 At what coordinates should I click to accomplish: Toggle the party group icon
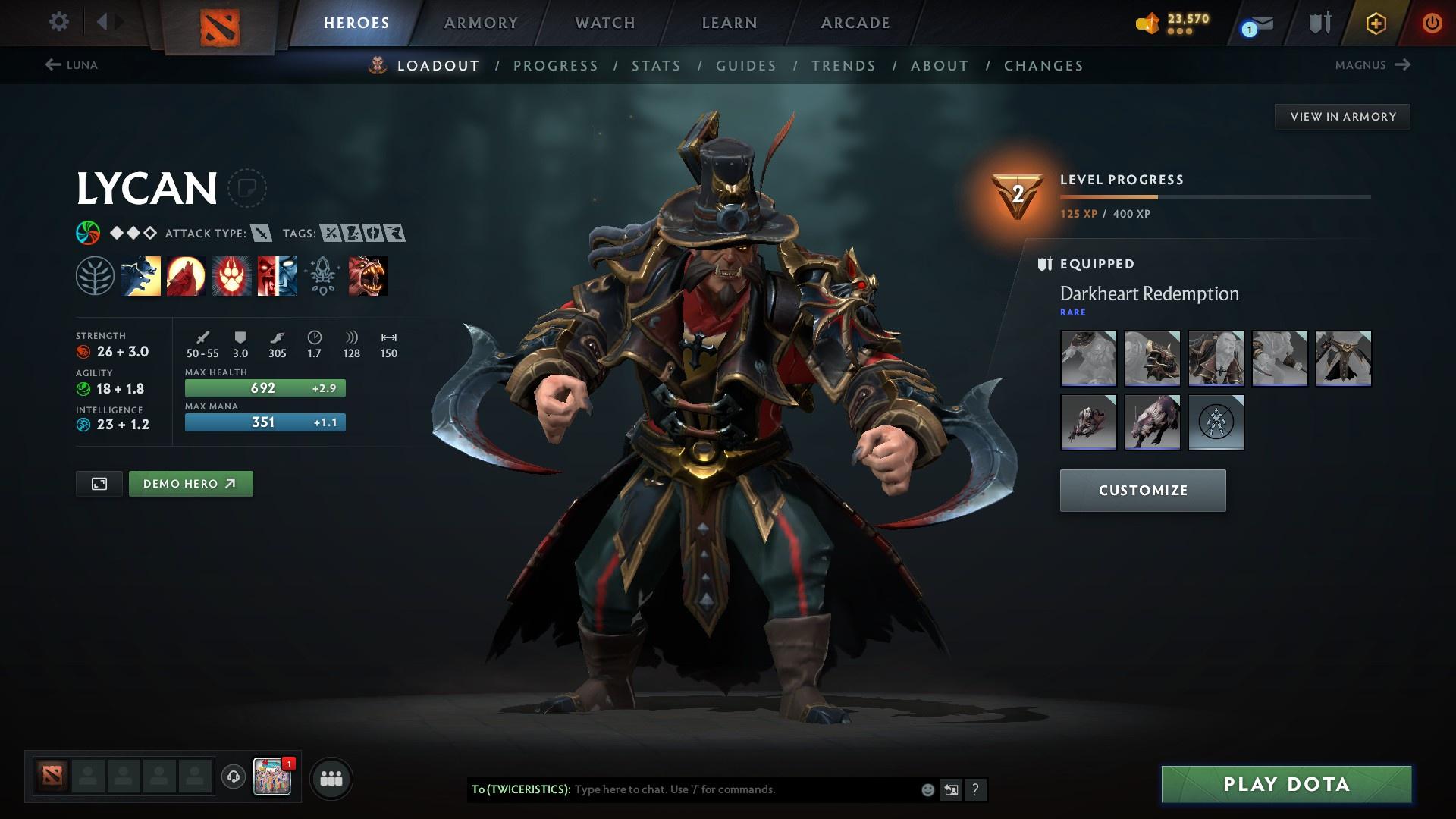click(x=331, y=777)
